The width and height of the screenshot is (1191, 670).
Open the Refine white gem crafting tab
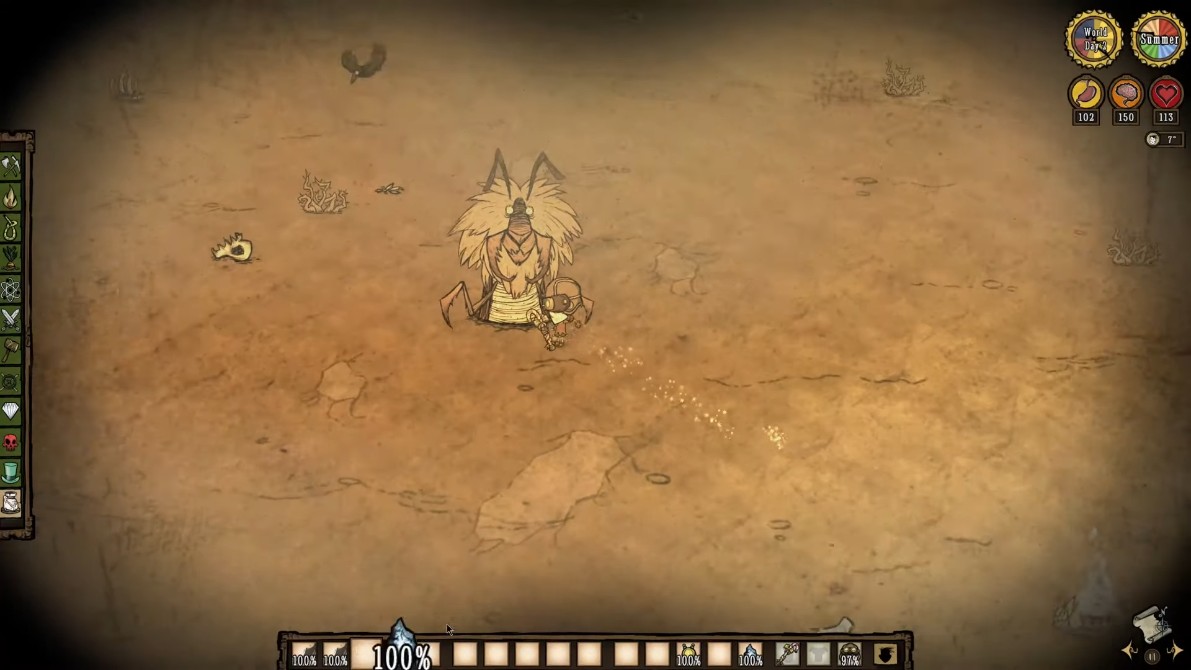(x=11, y=411)
